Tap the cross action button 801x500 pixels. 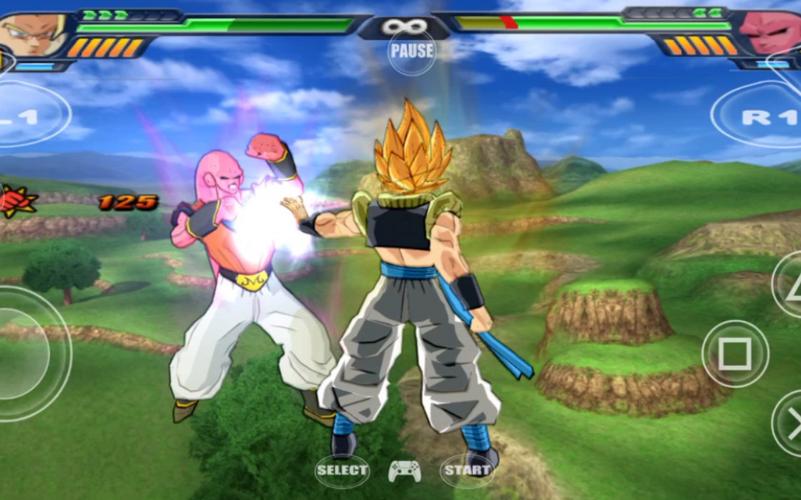tap(788, 424)
